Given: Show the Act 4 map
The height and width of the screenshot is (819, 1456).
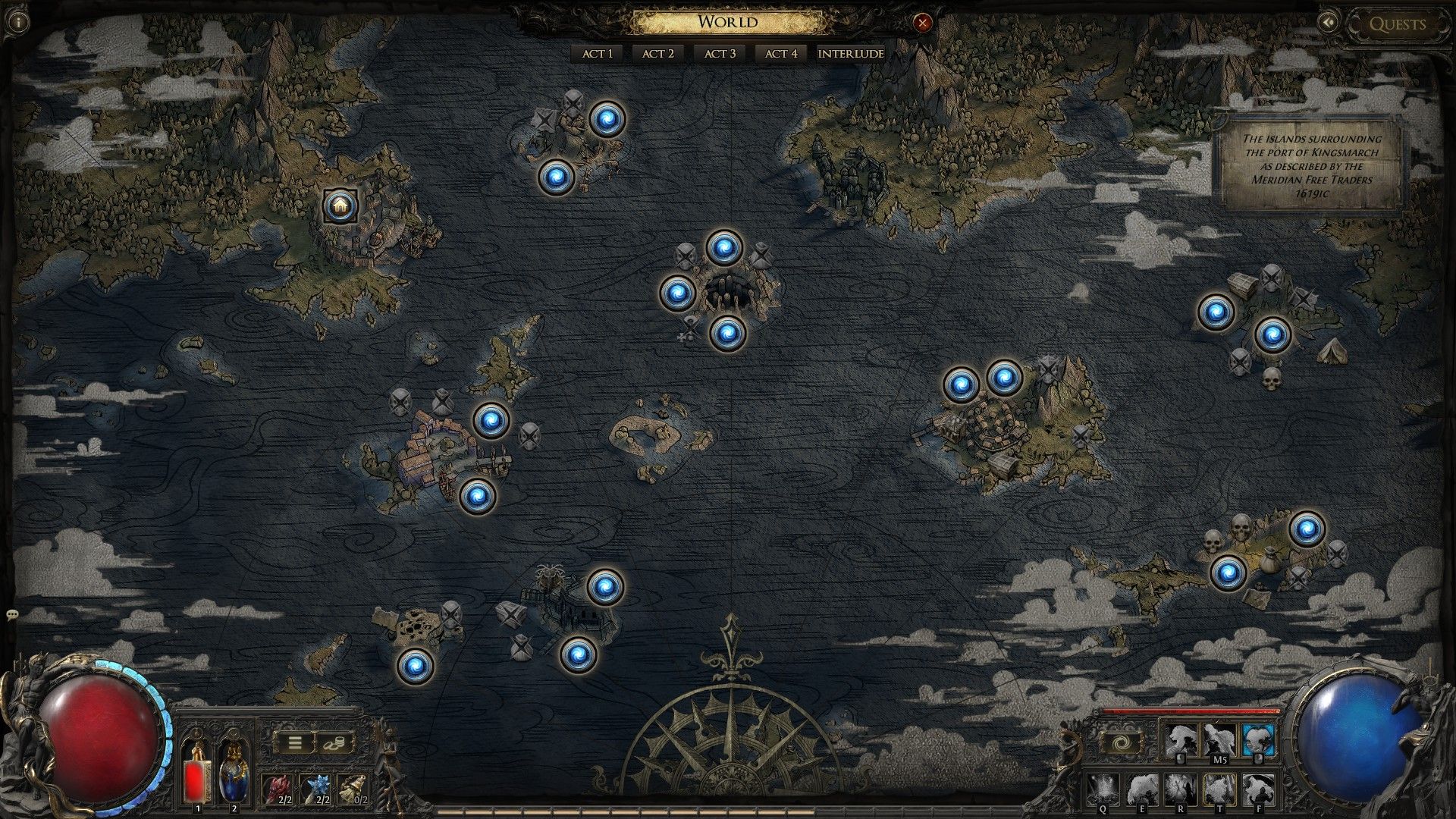Looking at the screenshot, I should click(x=780, y=54).
